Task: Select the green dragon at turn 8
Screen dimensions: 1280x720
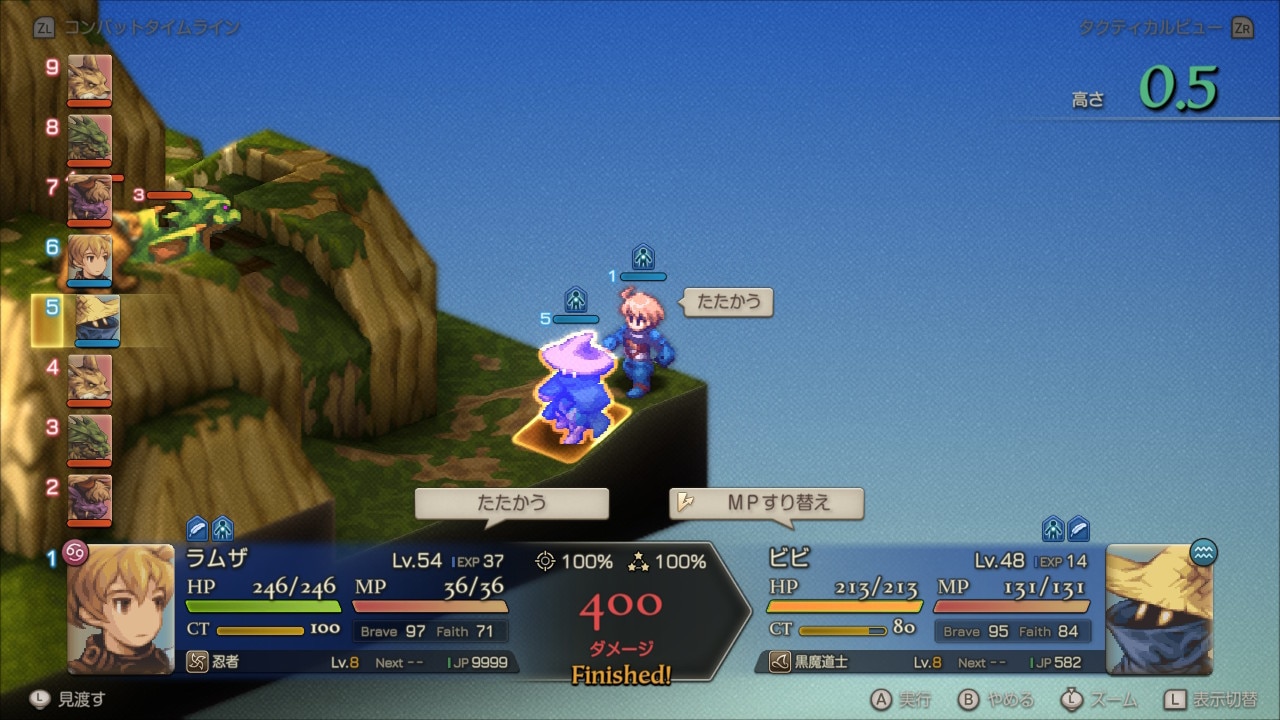Action: (x=90, y=138)
